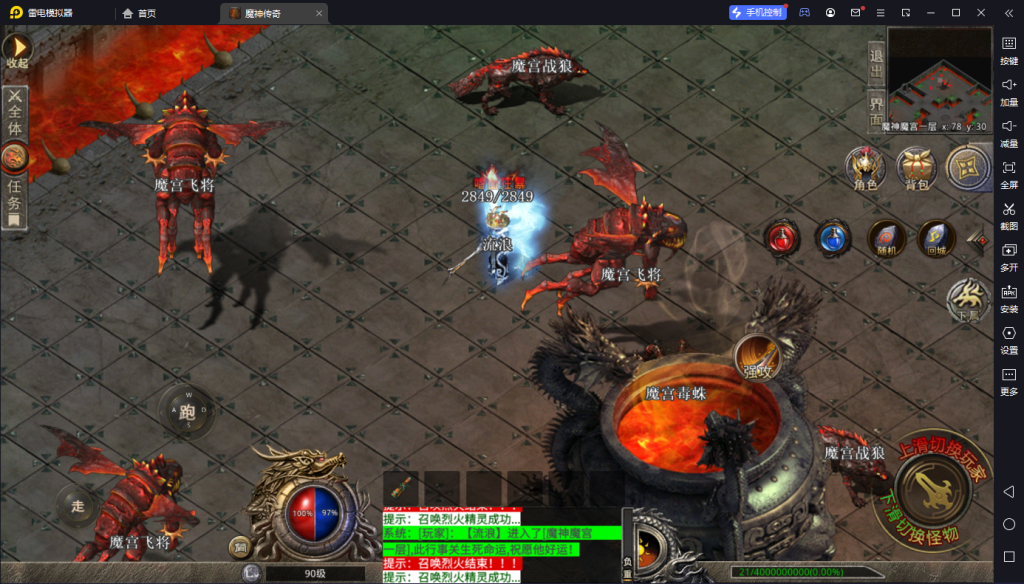Toggle the 界面 interface button

[876, 107]
